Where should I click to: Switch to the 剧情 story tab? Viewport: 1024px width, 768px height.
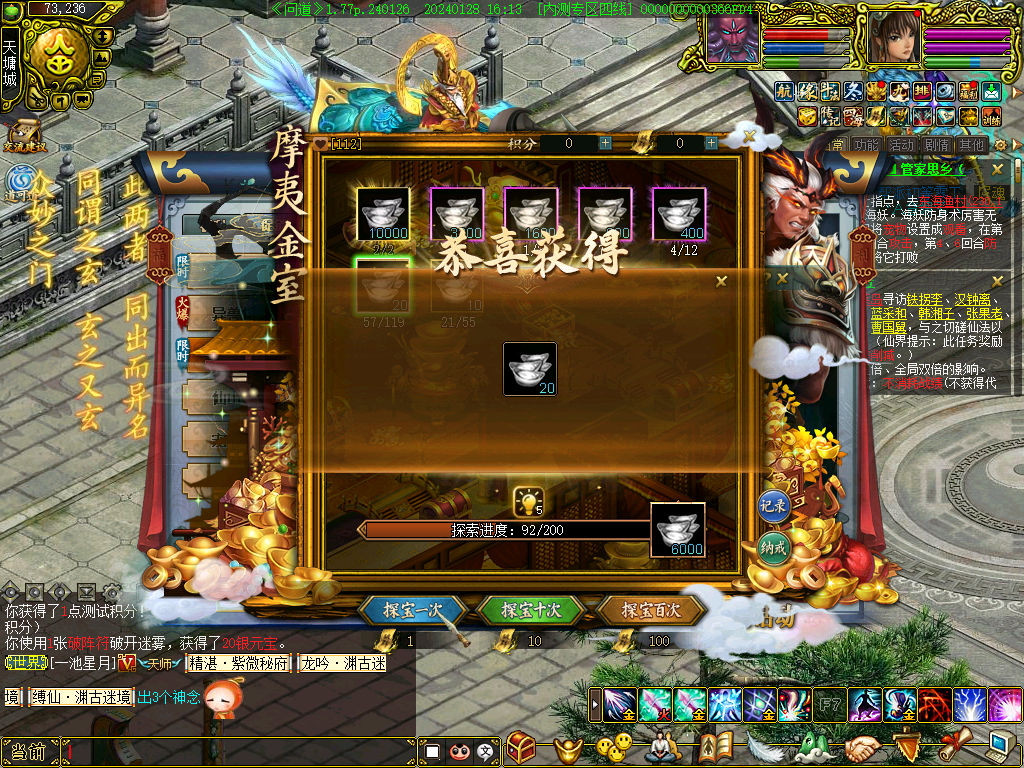click(x=936, y=144)
